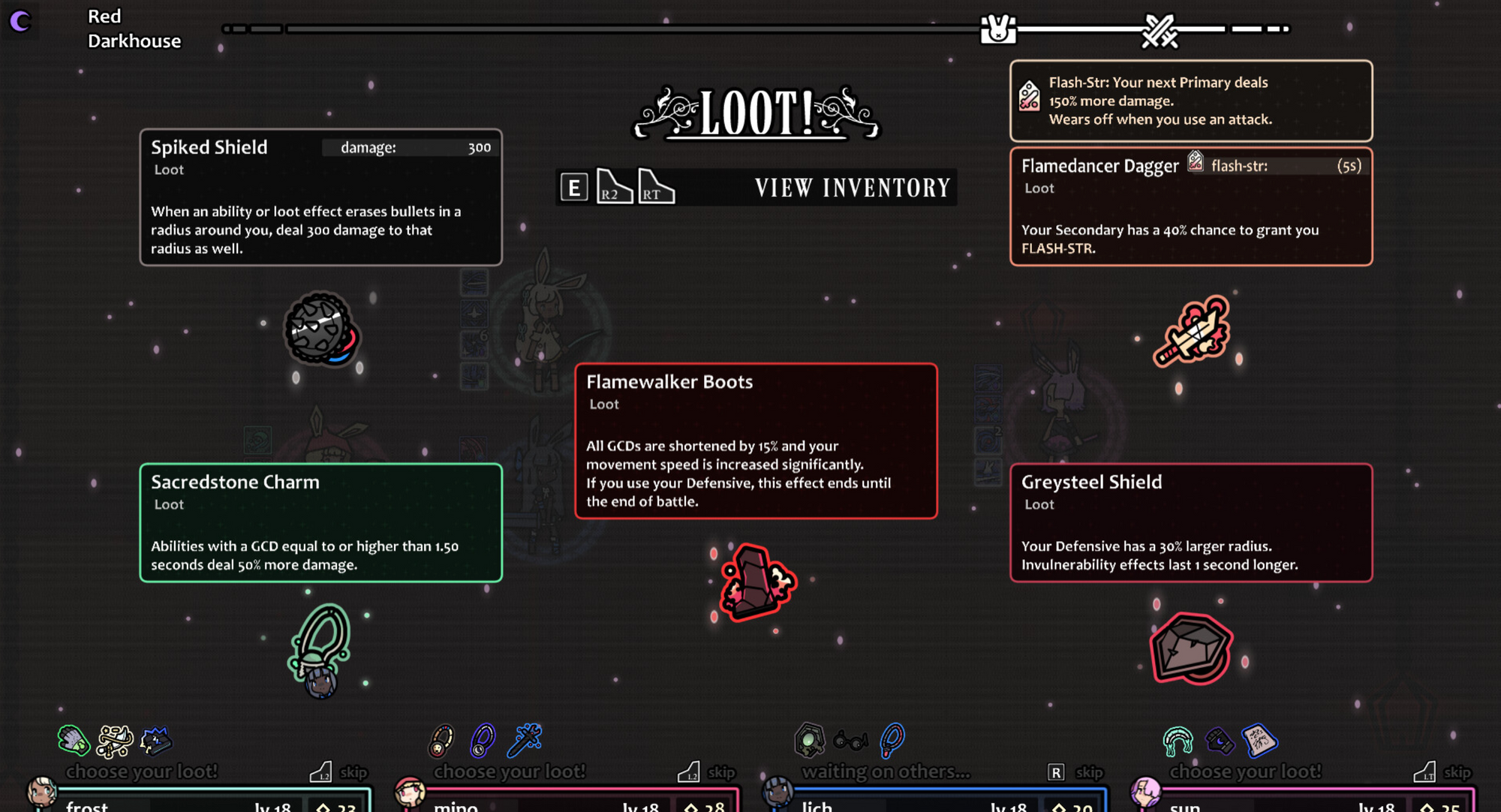Inspect mino's blue sparkling sword item
1501x812 pixels.
525,739
